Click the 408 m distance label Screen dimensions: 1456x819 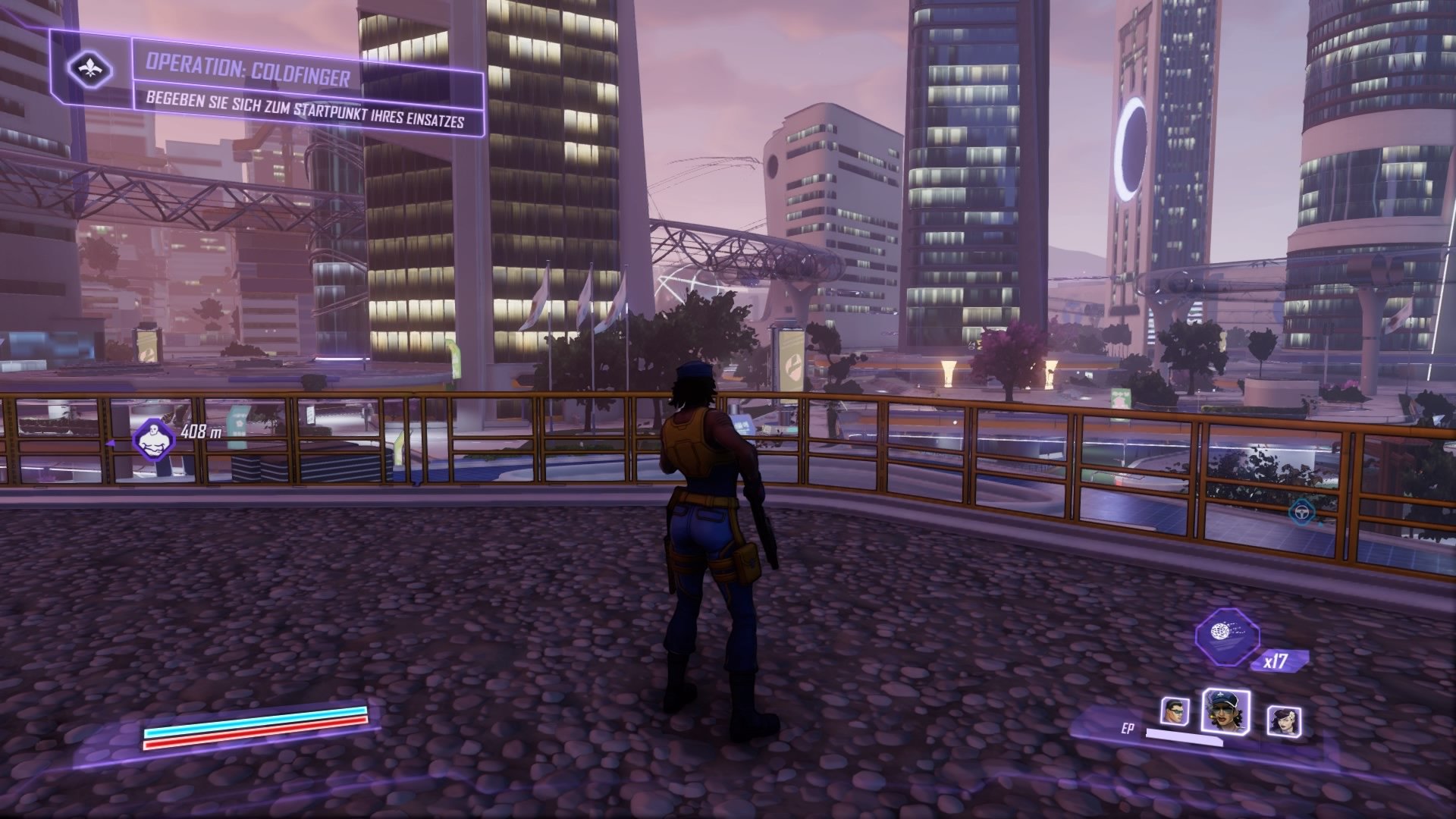(x=200, y=432)
